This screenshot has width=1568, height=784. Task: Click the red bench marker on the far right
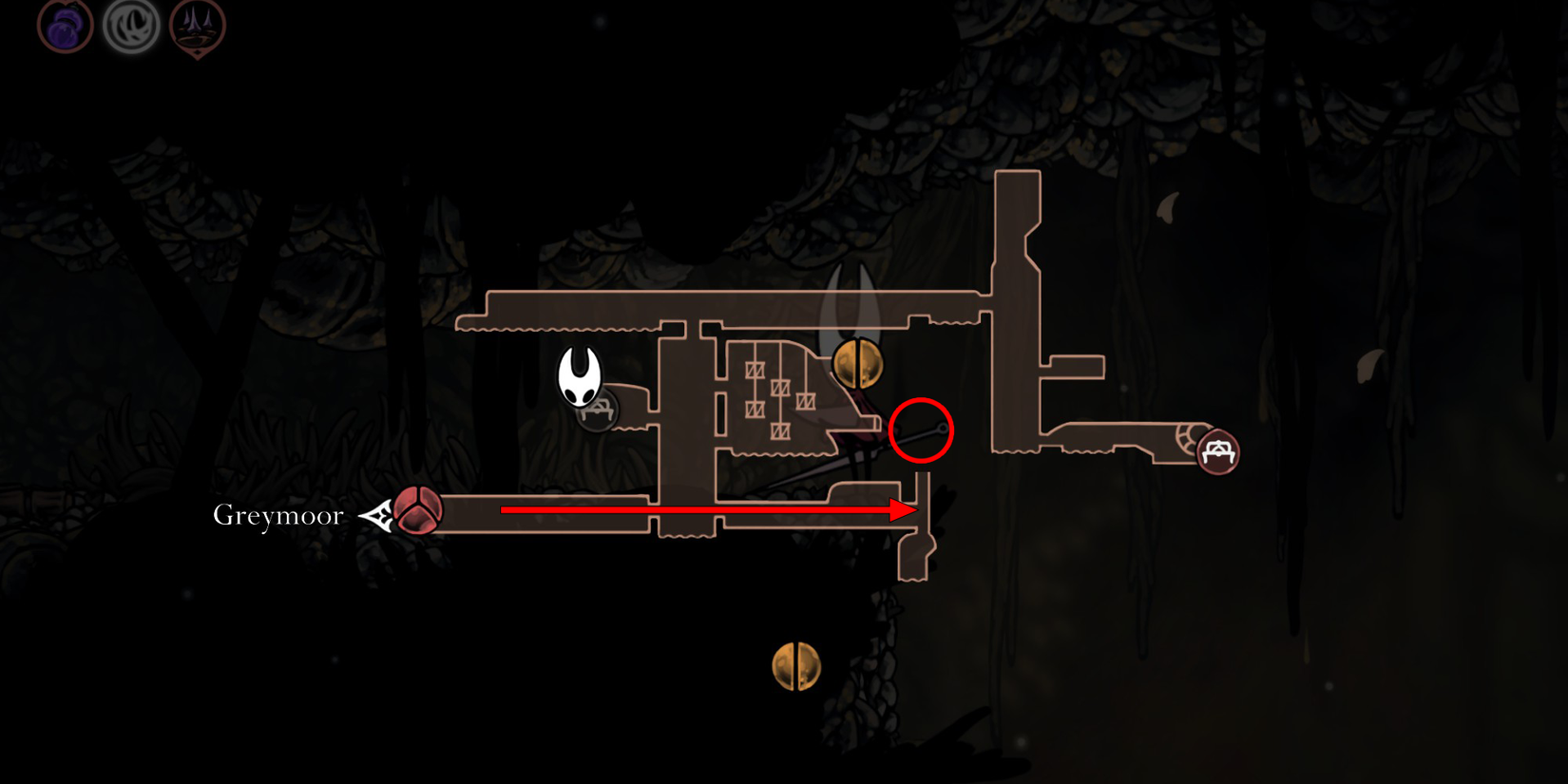(1219, 453)
